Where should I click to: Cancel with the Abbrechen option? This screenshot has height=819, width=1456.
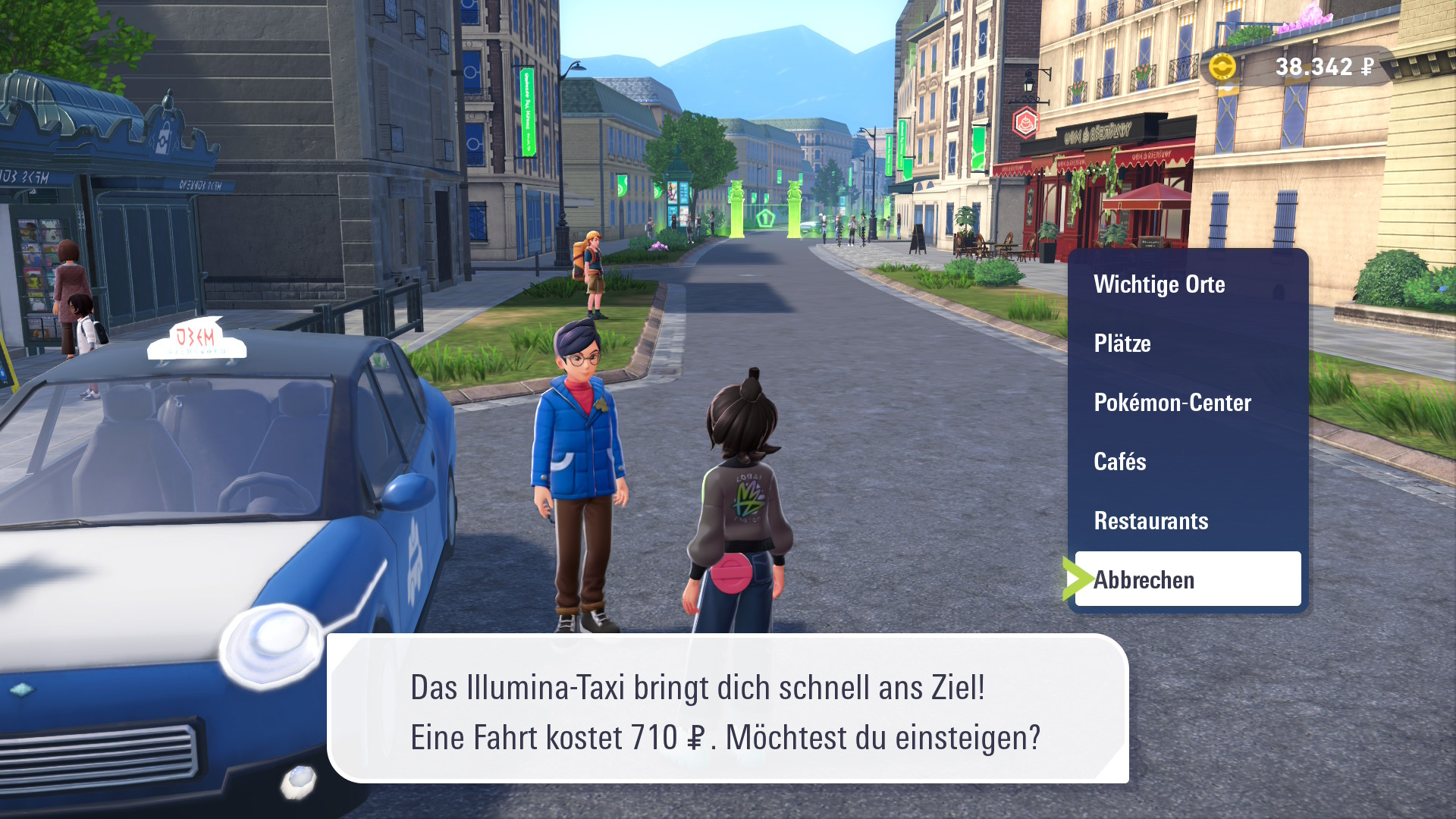pyautogui.click(x=1187, y=580)
